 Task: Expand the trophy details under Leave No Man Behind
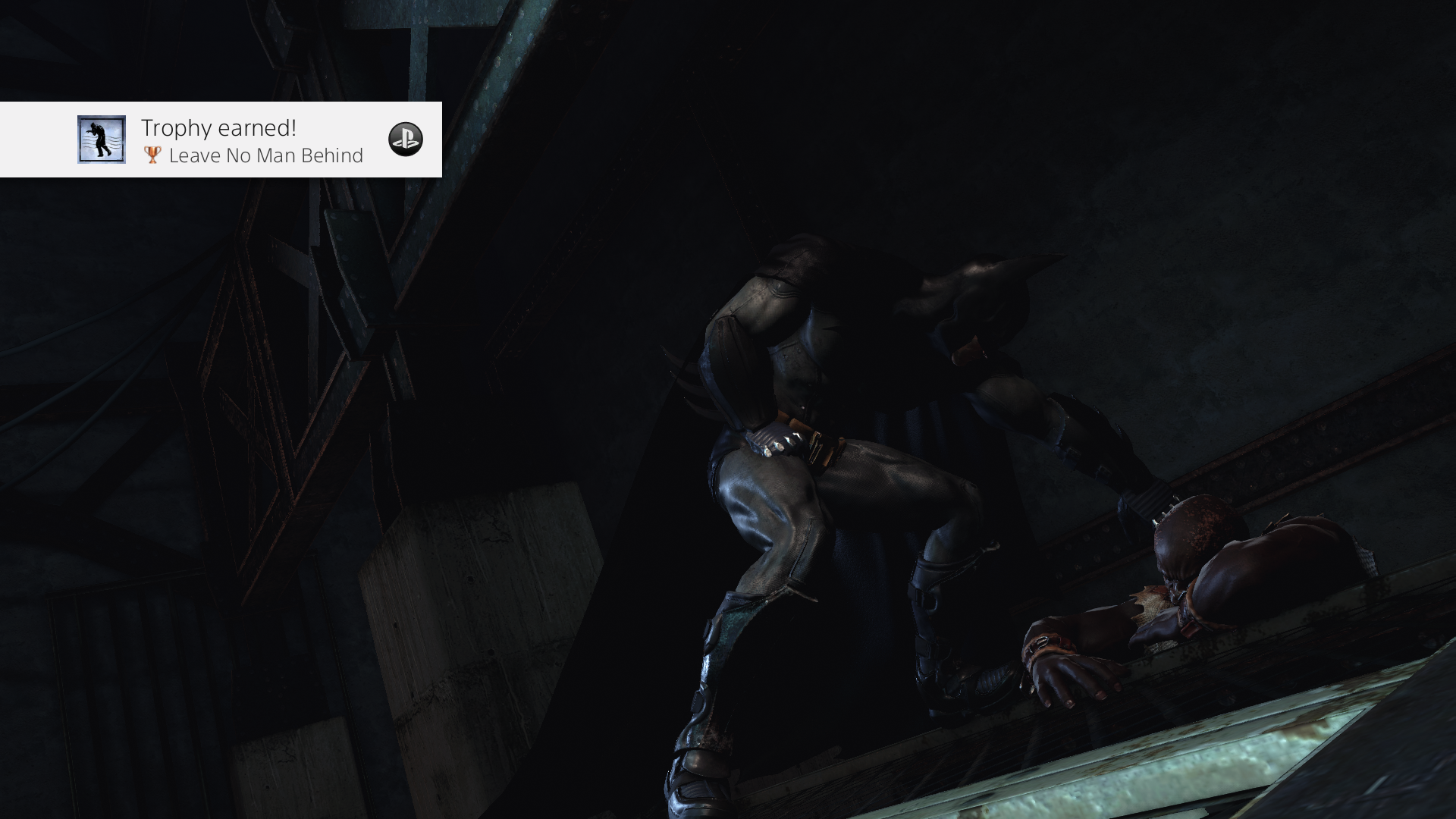[x=265, y=156]
